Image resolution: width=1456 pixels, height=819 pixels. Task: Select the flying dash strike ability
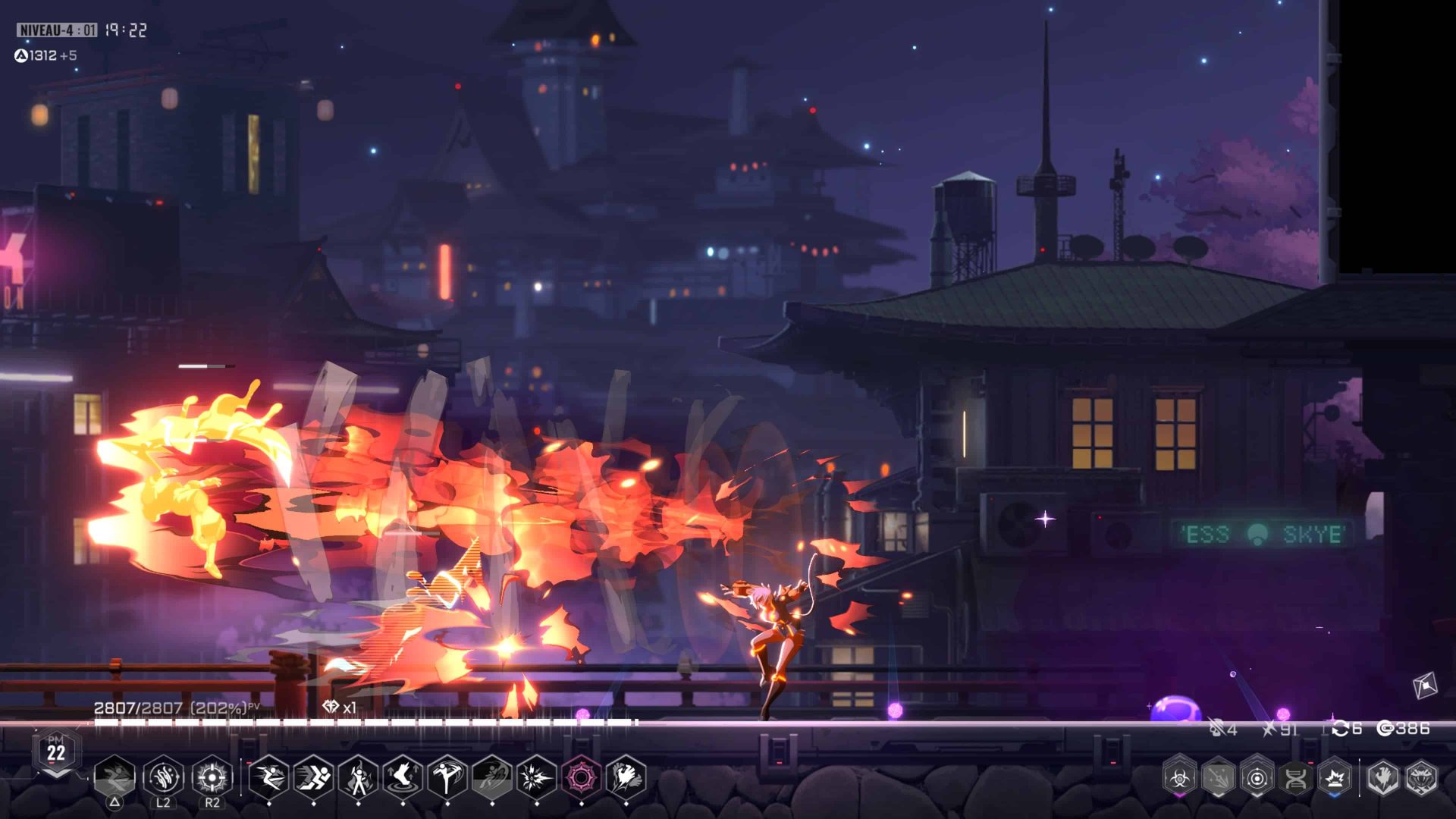(x=268, y=777)
